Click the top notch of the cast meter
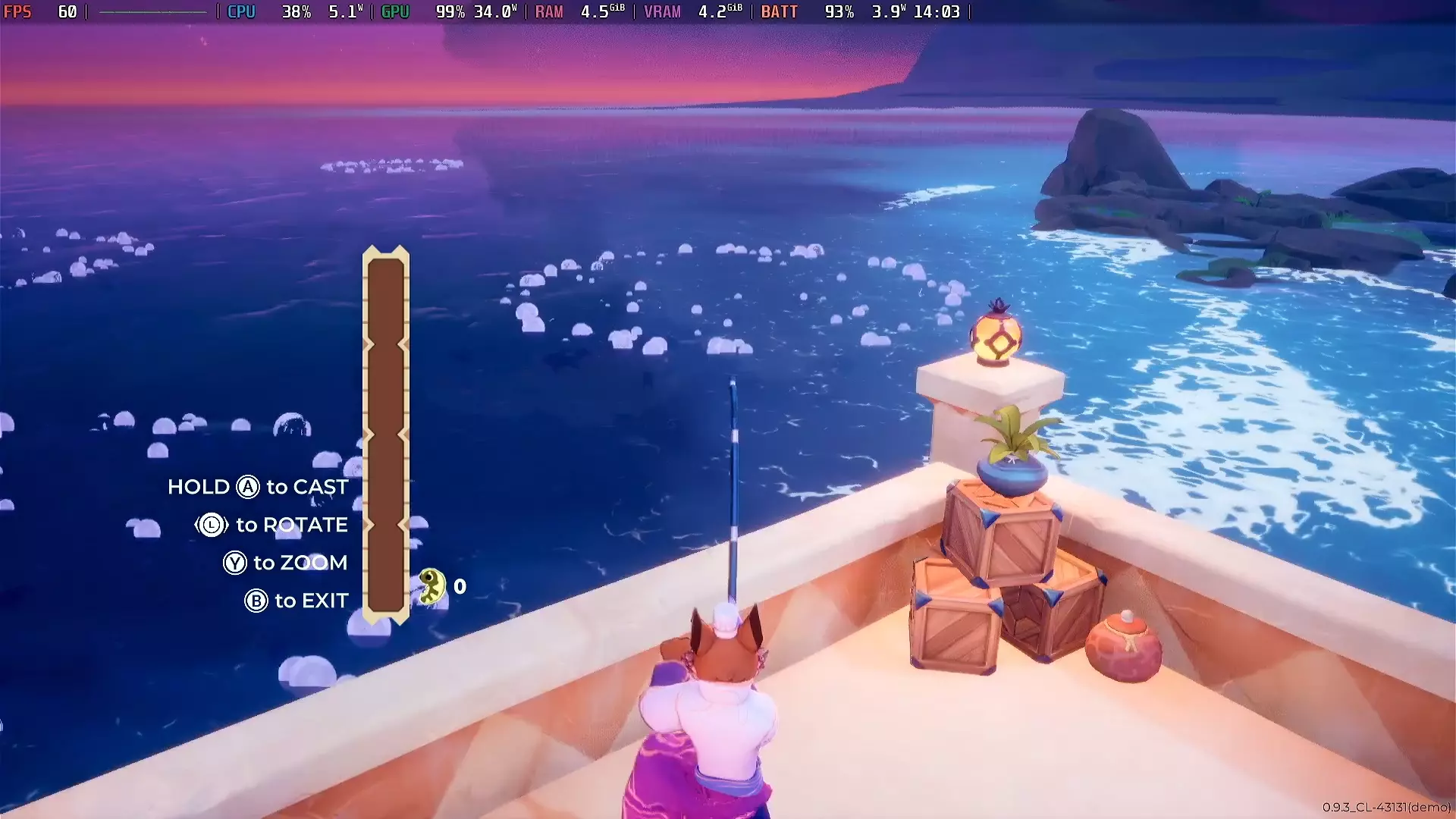Viewport: 1456px width, 819px height. click(x=385, y=254)
